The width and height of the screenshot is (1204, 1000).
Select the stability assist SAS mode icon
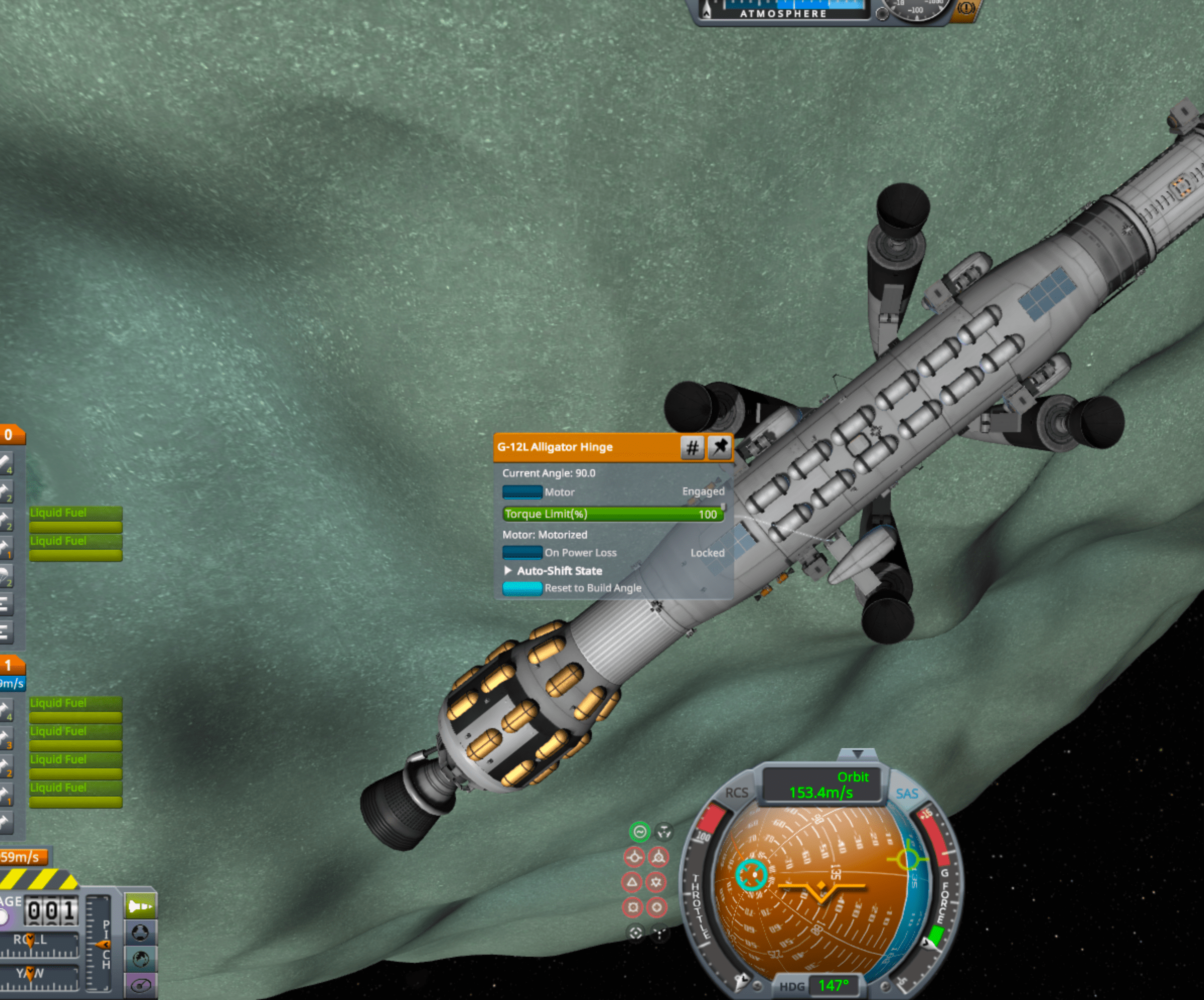tap(640, 830)
